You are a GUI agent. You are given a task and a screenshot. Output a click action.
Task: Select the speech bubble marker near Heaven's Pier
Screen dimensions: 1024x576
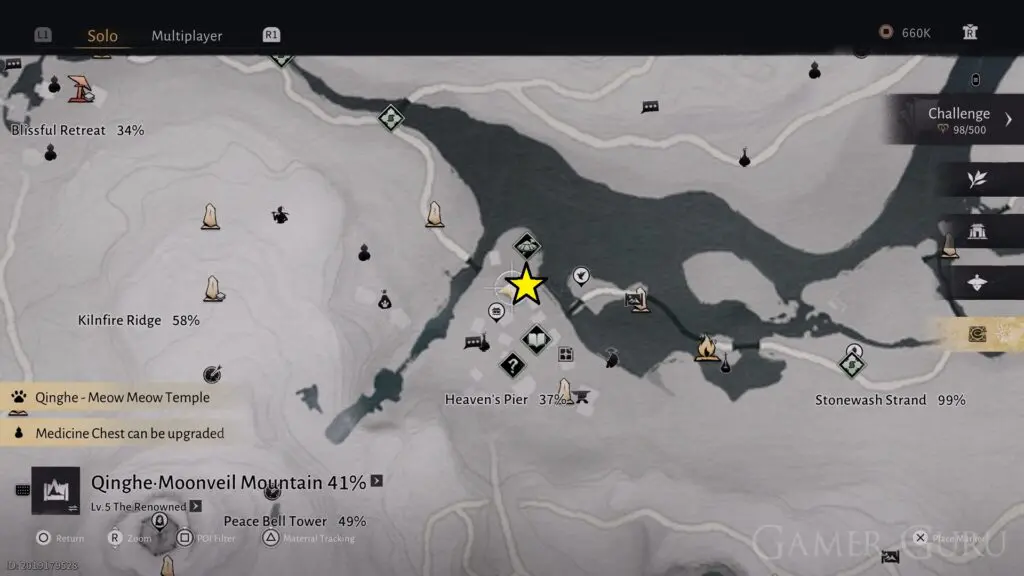tap(473, 343)
